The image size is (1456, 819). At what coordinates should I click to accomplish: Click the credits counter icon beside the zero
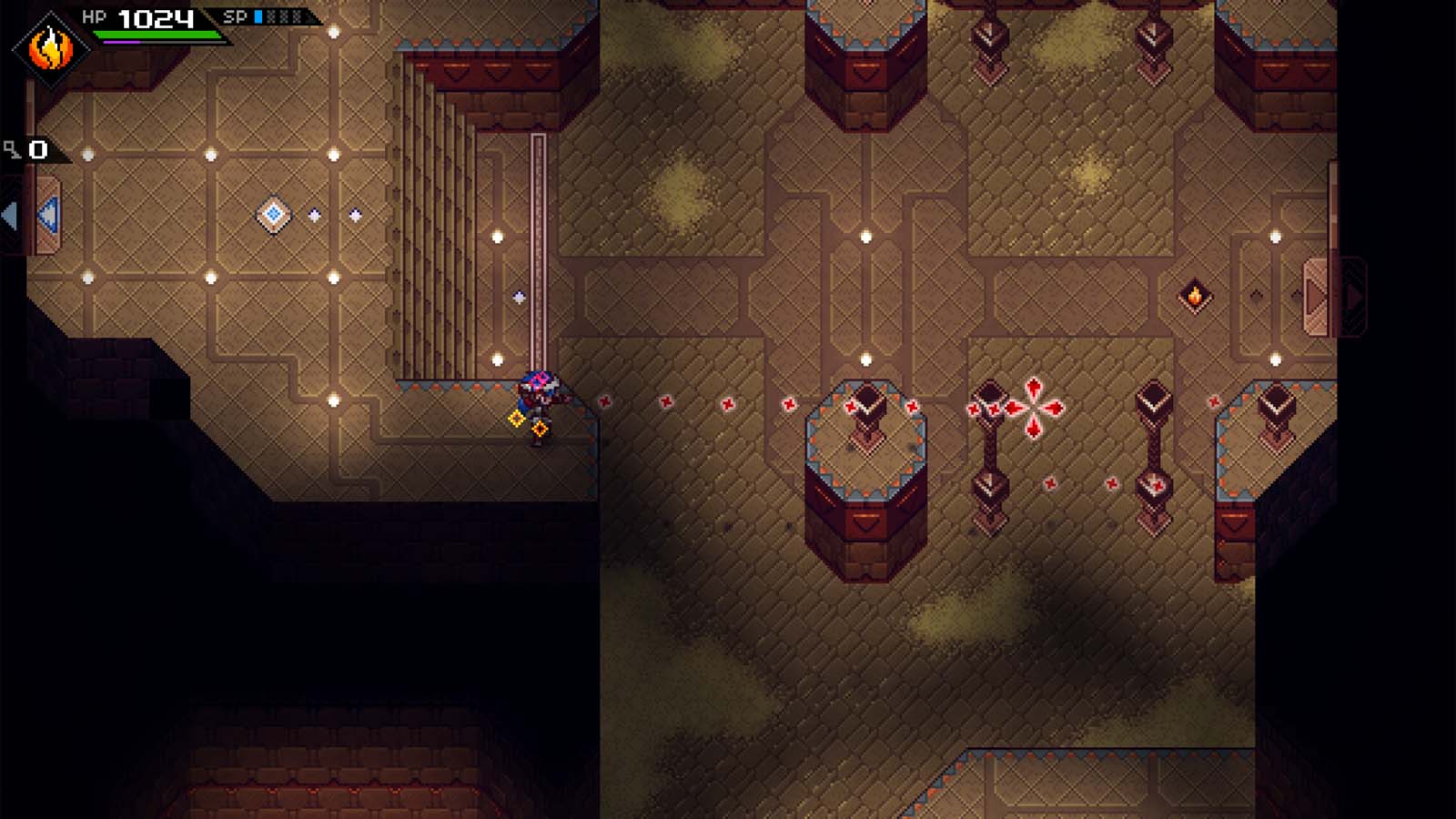coord(12,147)
